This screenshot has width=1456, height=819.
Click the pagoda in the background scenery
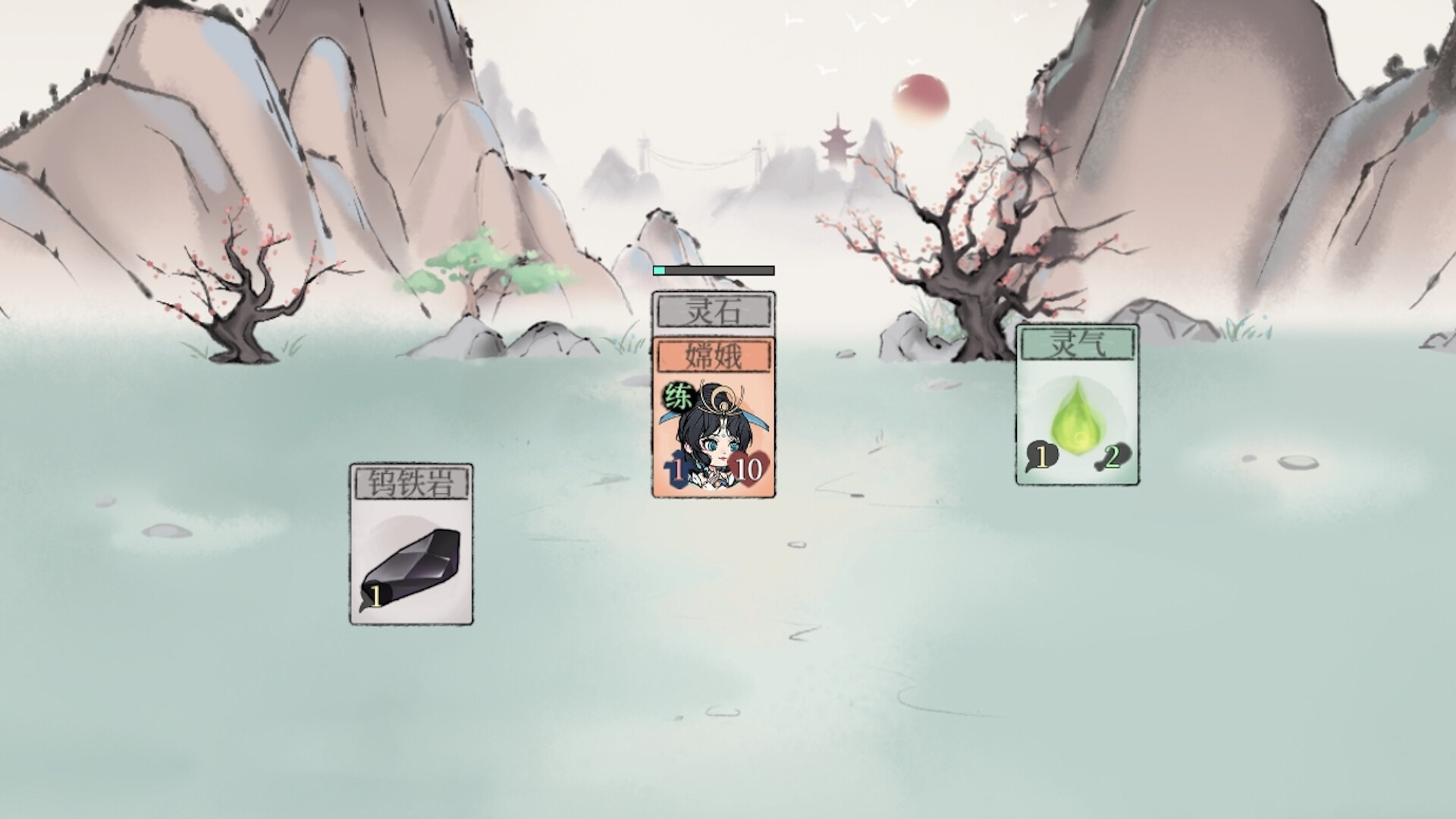(x=837, y=140)
